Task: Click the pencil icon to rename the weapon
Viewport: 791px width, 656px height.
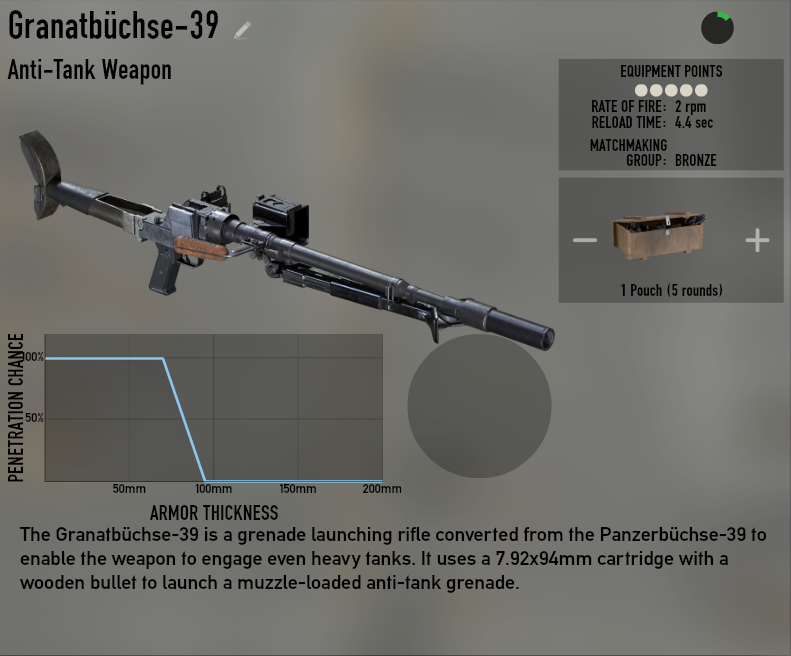Action: point(242,30)
